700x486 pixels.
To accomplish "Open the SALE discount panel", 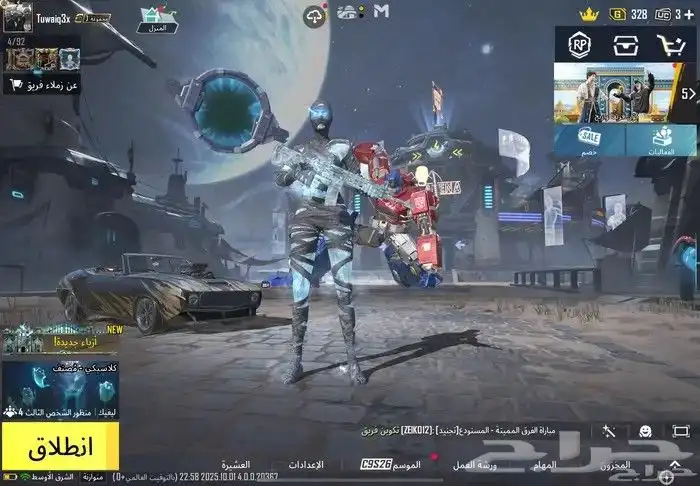I will [589, 140].
